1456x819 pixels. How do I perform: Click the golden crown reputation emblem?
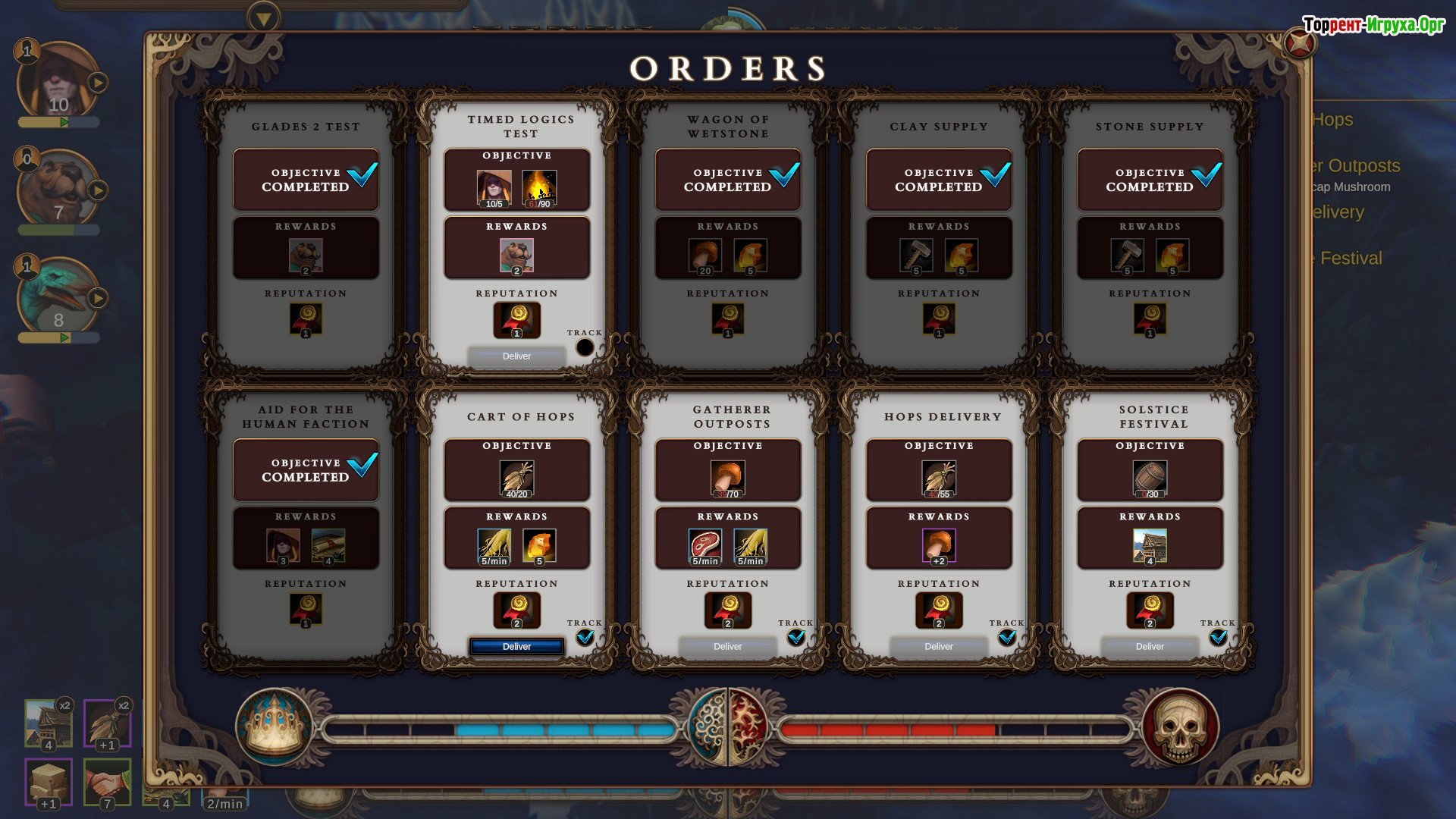(275, 726)
